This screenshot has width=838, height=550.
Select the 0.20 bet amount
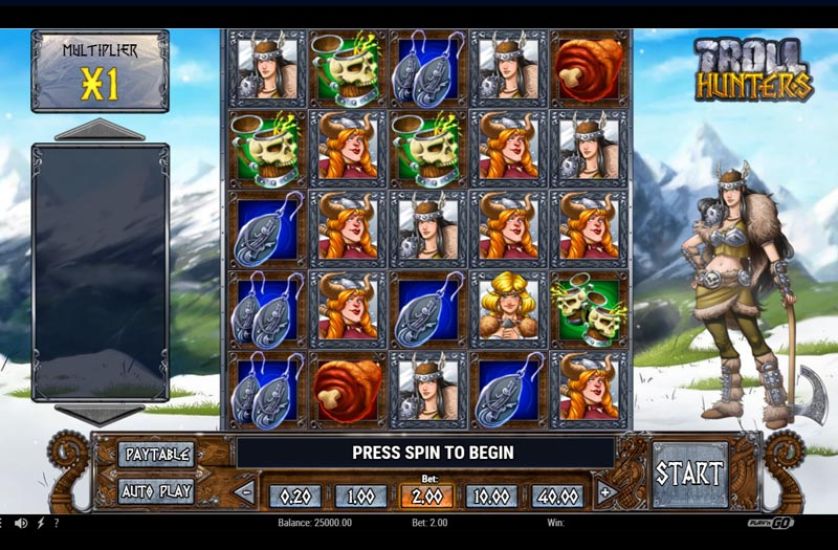pos(293,496)
